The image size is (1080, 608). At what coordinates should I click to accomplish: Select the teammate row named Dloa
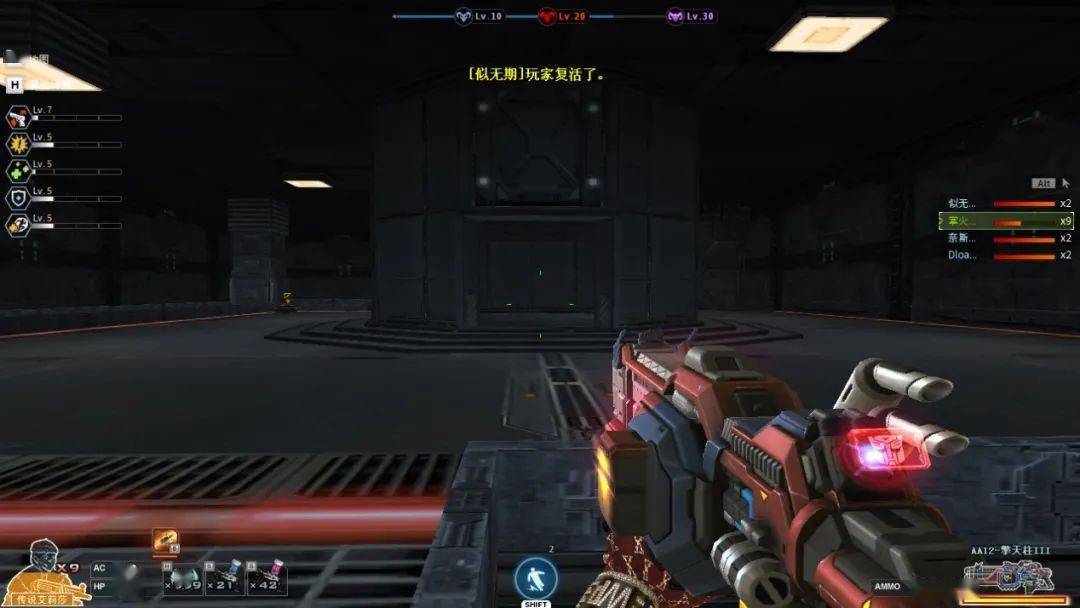click(1006, 255)
